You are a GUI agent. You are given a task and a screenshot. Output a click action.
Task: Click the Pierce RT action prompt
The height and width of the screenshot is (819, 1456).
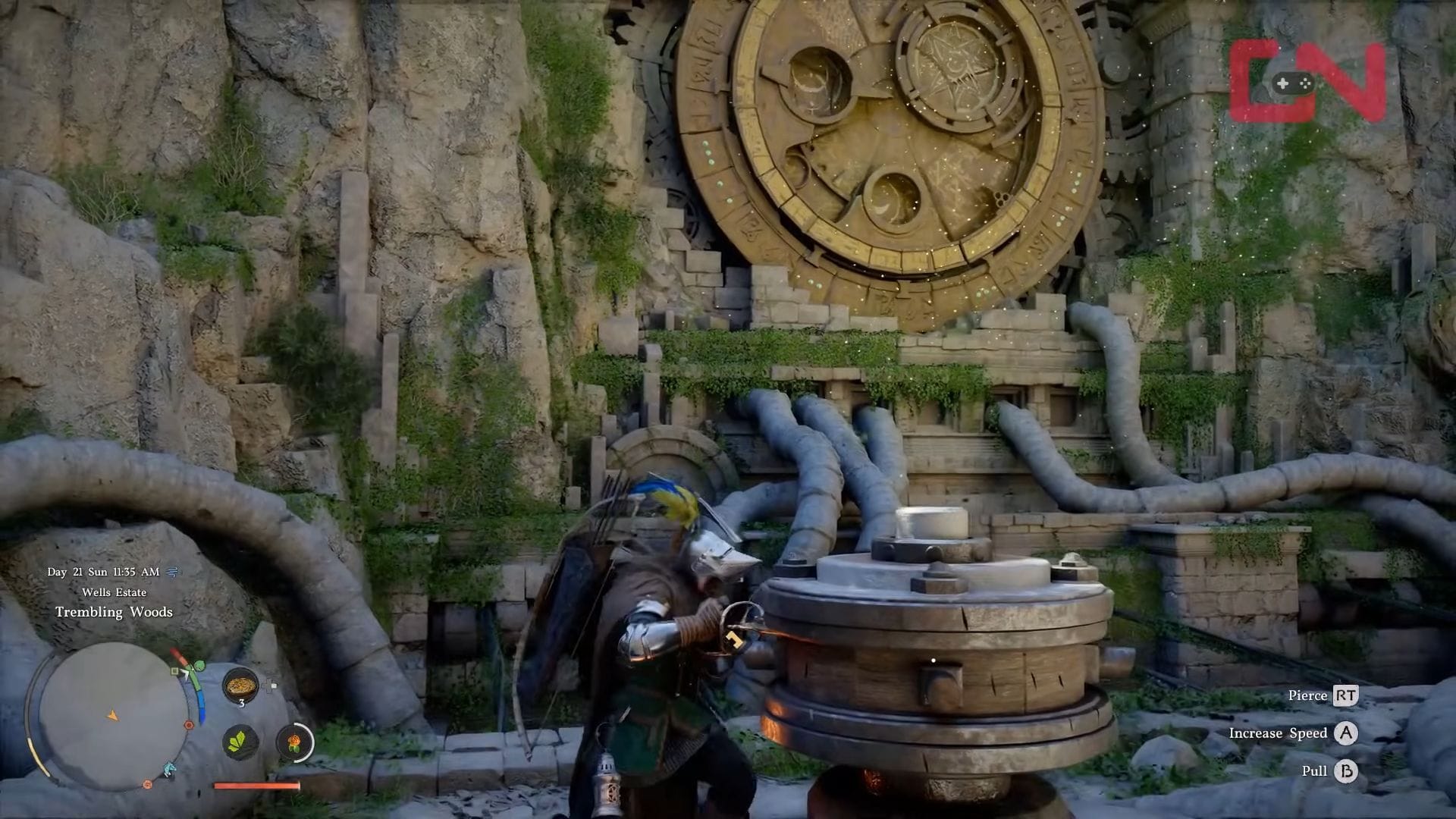click(1323, 695)
